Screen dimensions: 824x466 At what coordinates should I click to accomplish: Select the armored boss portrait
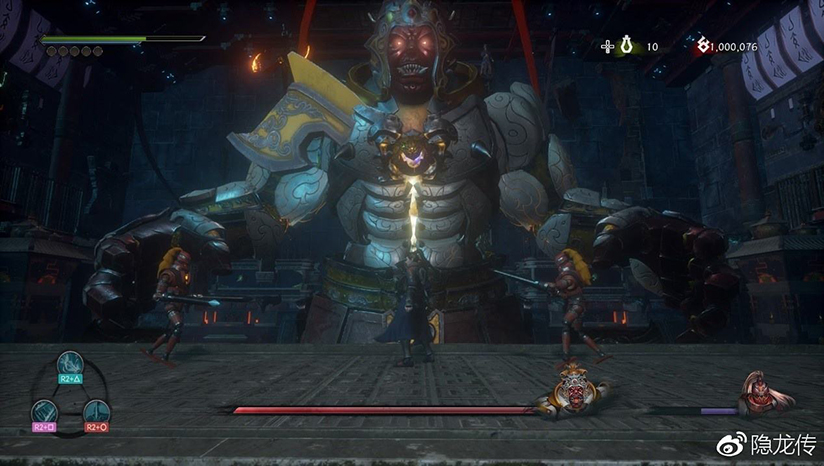coord(572,389)
